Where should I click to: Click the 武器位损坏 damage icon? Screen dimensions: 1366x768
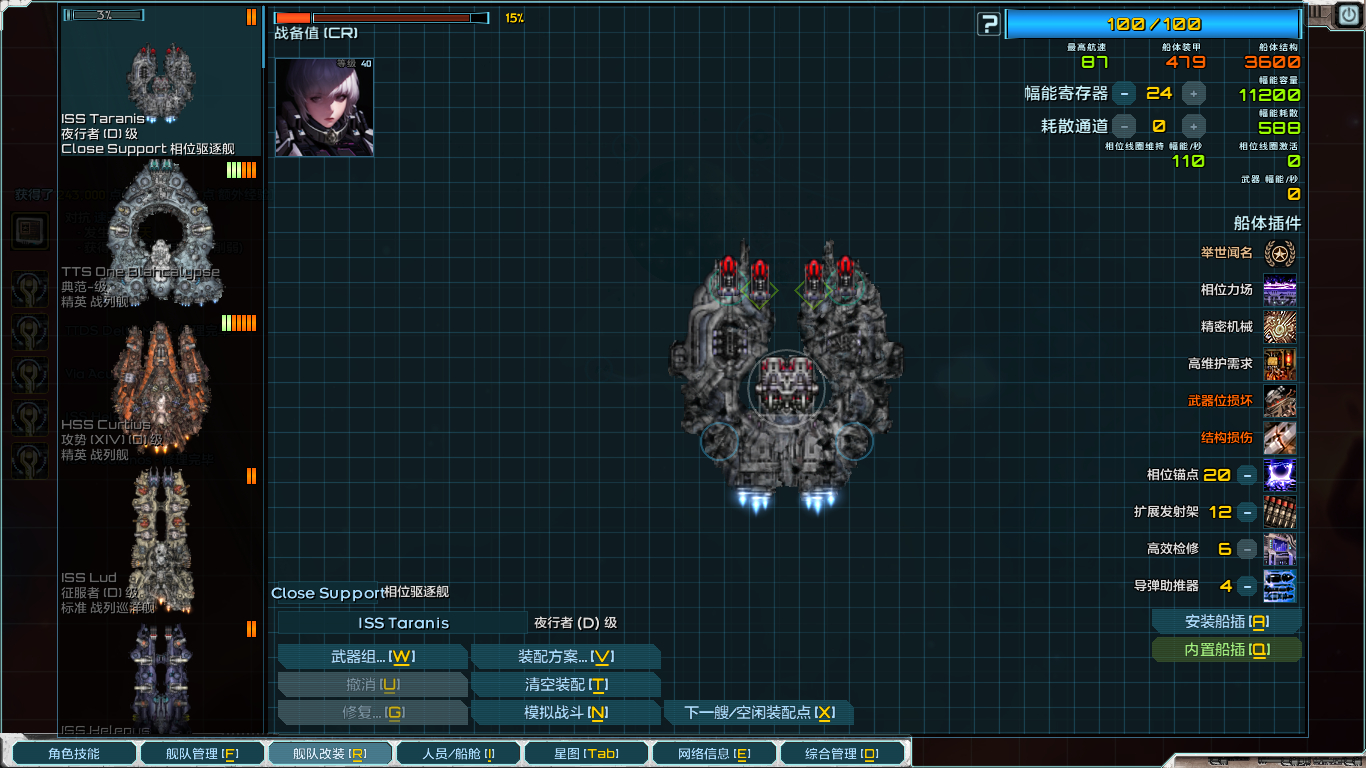pyautogui.click(x=1280, y=401)
